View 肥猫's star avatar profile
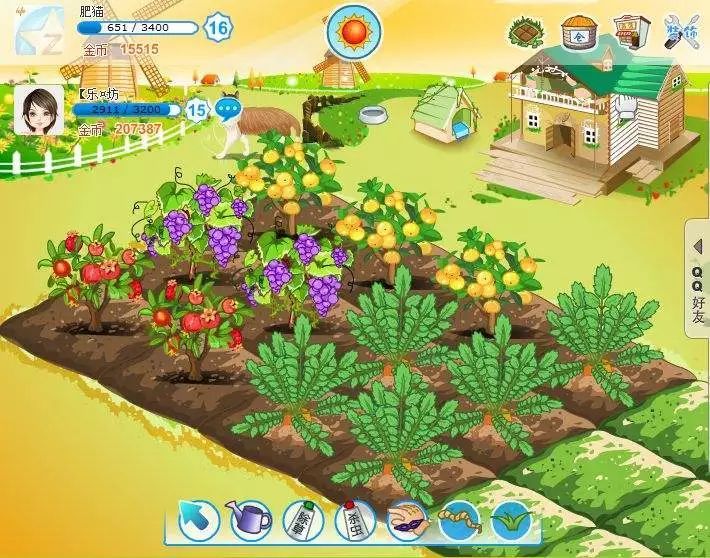Image resolution: width=710 pixels, height=558 pixels. coord(40,31)
